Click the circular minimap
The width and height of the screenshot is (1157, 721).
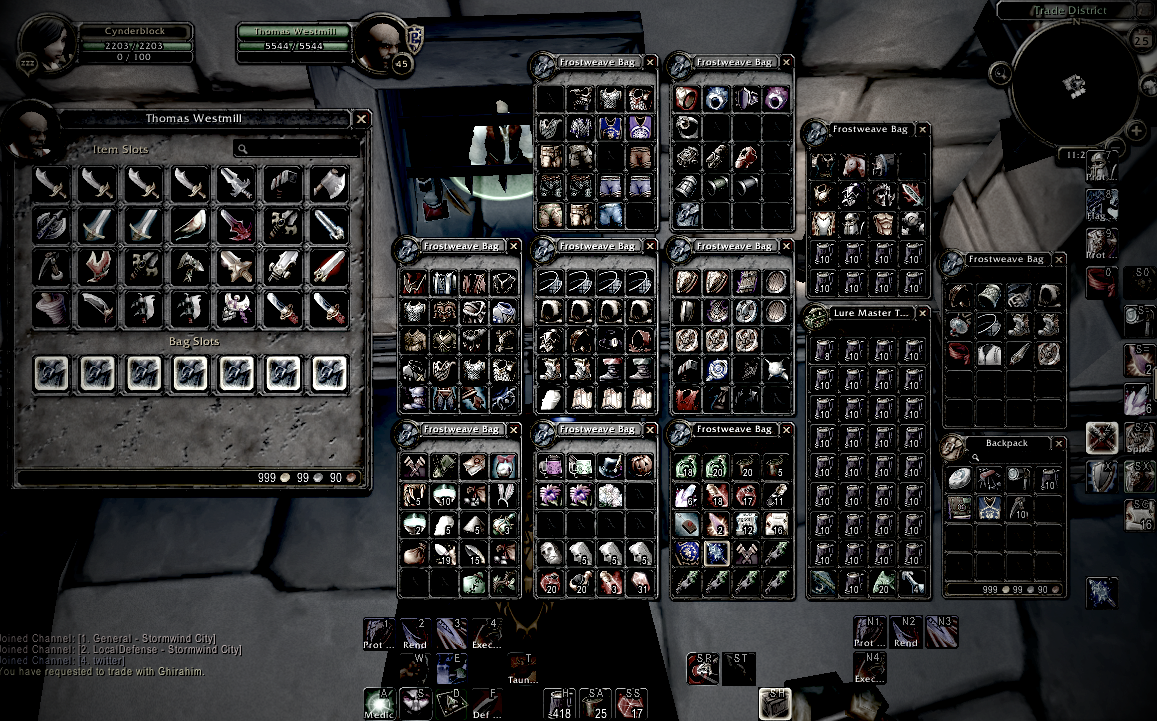point(1075,84)
